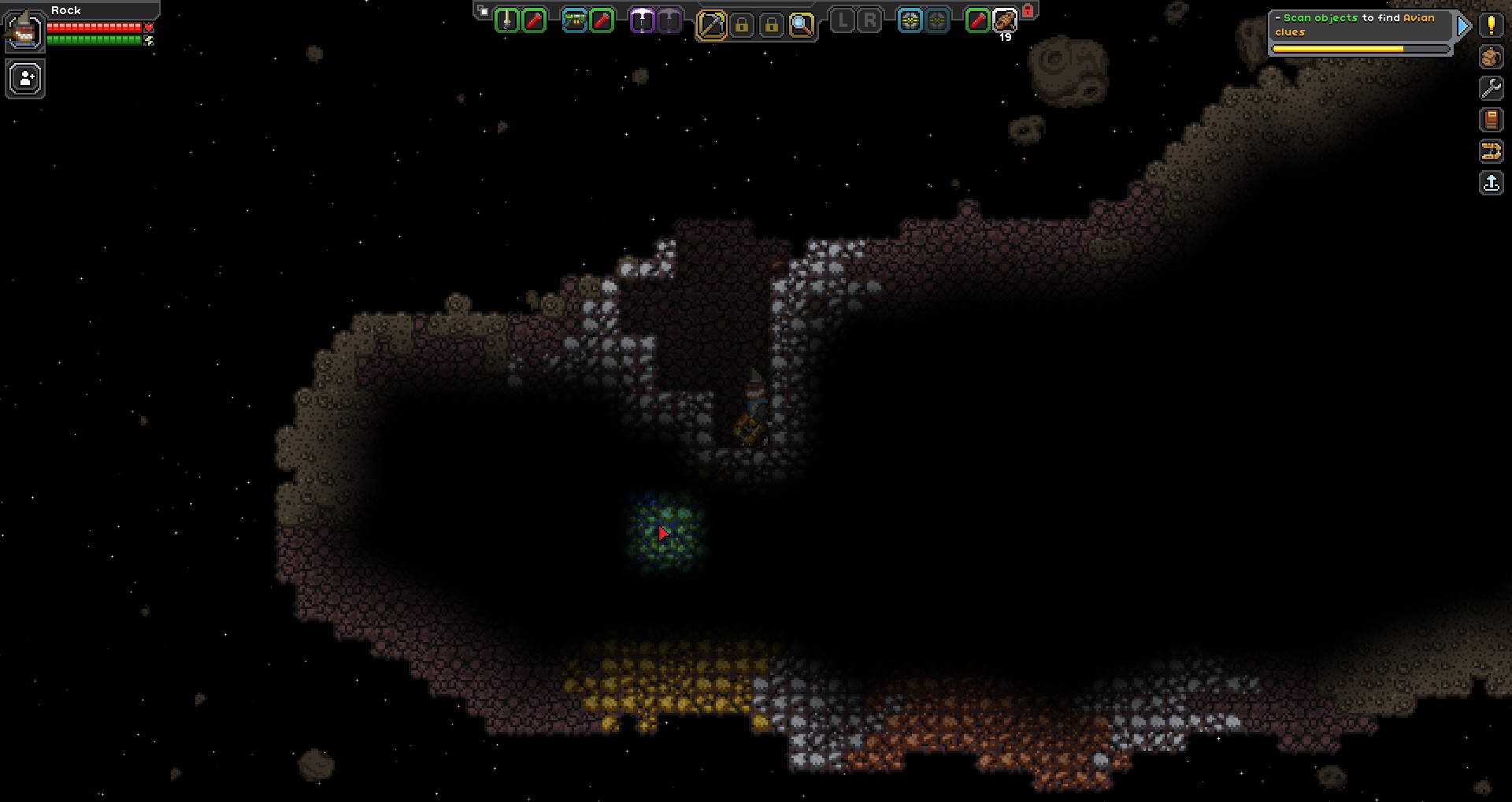The image size is (1512, 802).
Task: Choose the glowing purple pickaxe slot
Action: pos(643,21)
